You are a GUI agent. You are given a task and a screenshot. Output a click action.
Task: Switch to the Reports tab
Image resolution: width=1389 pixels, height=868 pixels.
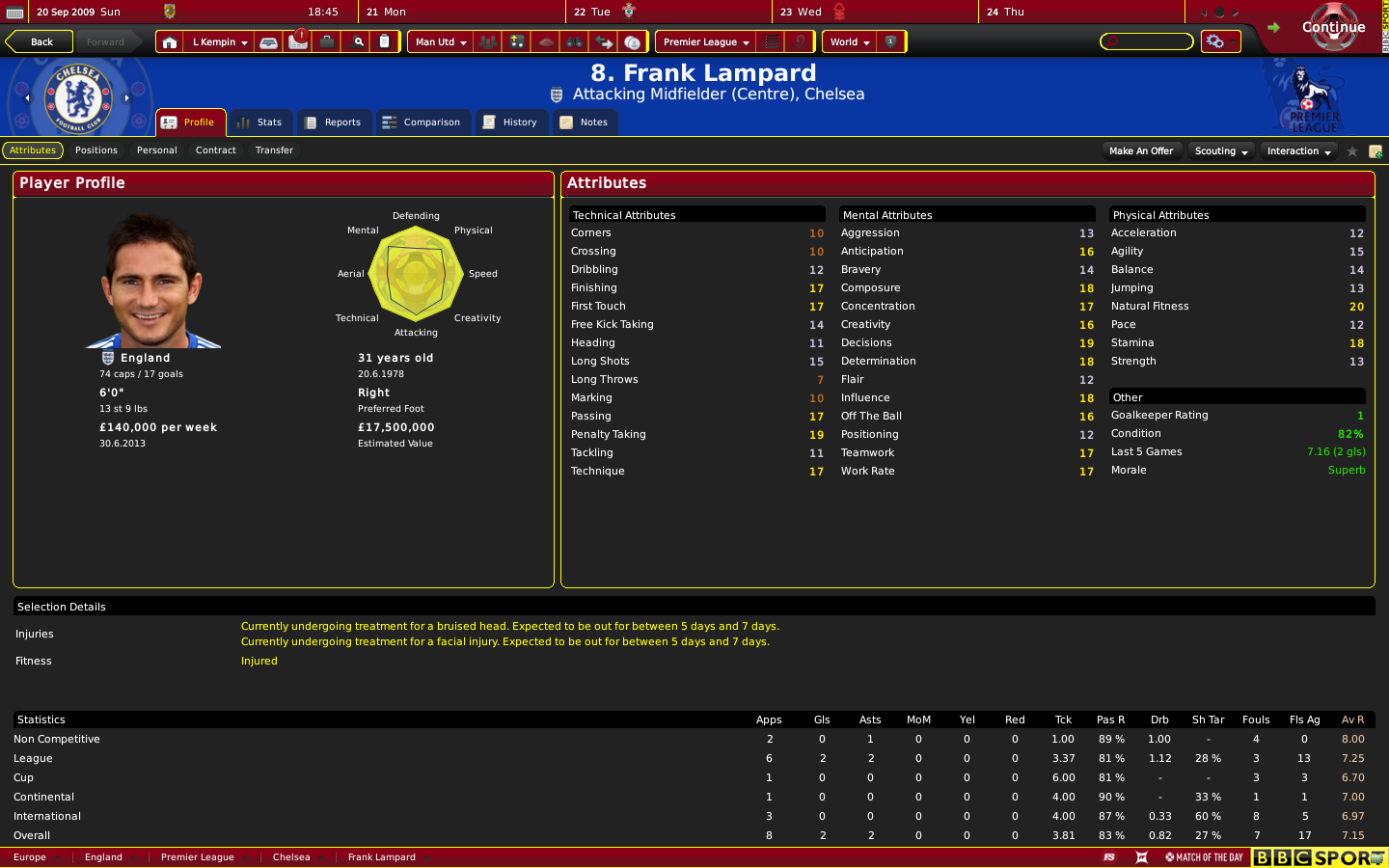tap(333, 122)
